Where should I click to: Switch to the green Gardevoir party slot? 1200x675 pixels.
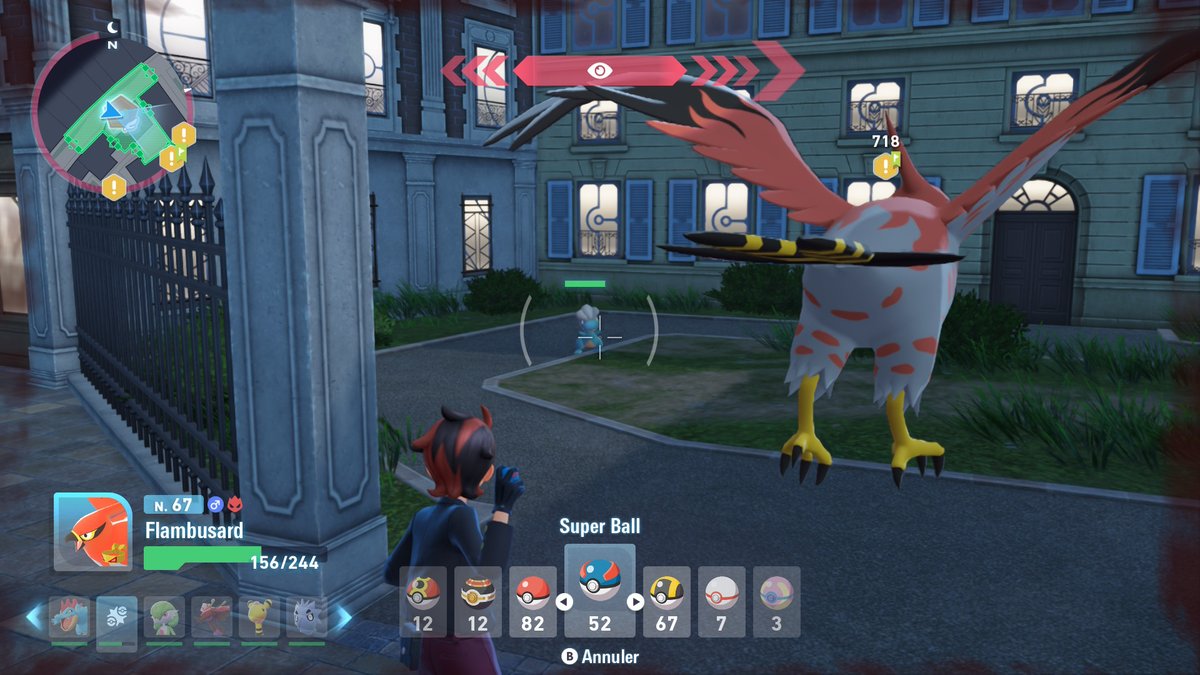click(164, 618)
